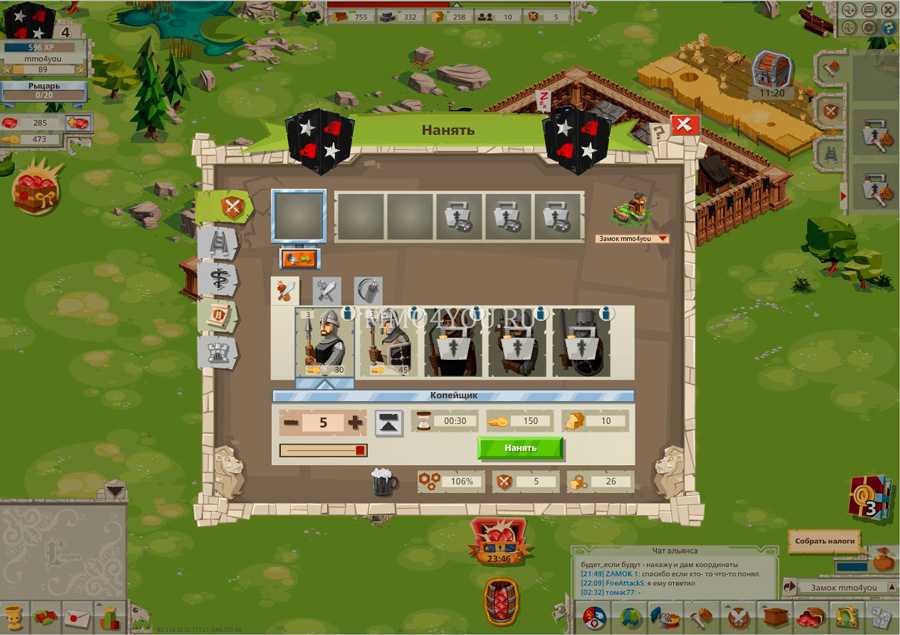Set the recruit amount slider

click(x=323, y=451)
